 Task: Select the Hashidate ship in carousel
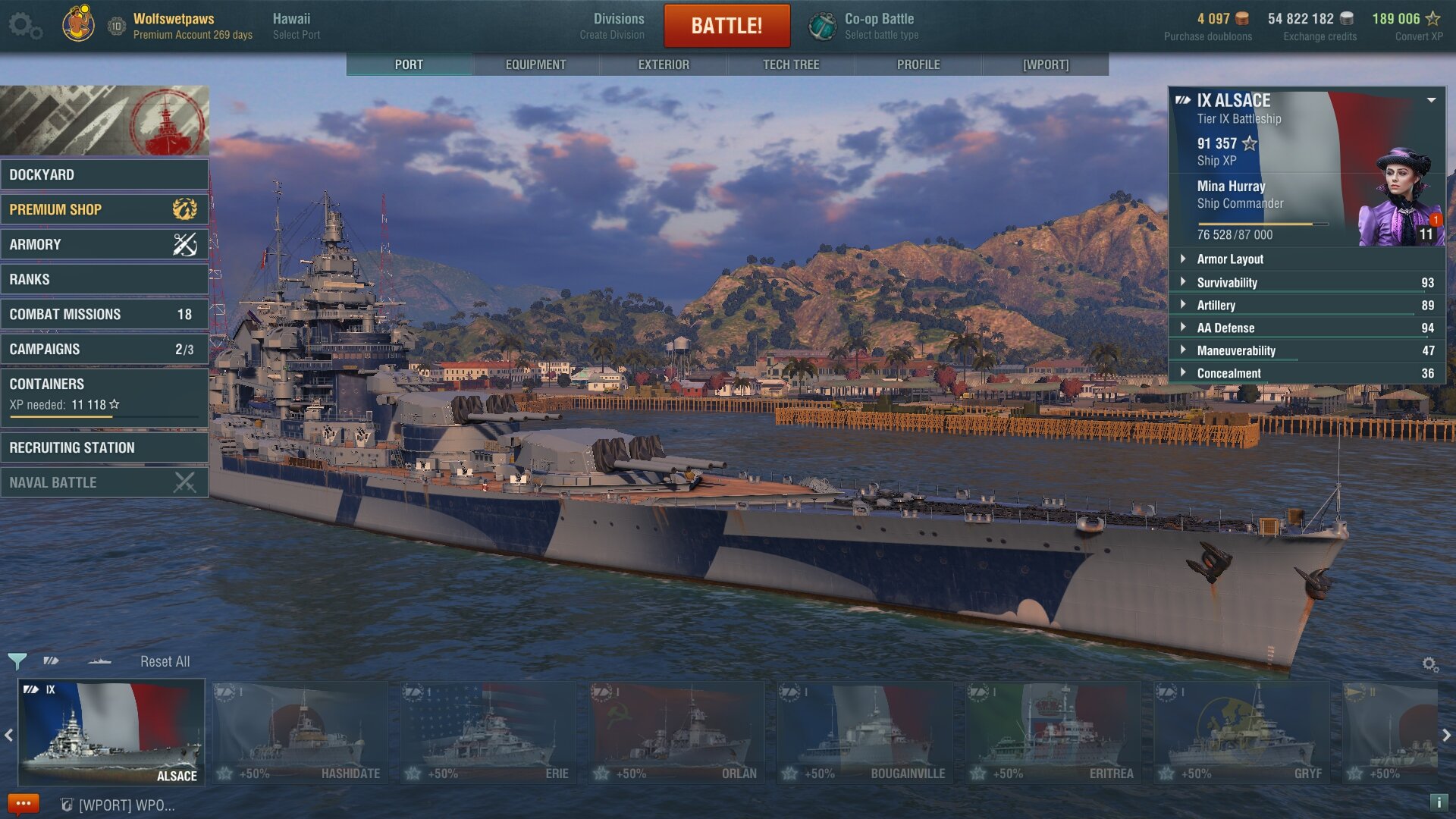pyautogui.click(x=300, y=732)
